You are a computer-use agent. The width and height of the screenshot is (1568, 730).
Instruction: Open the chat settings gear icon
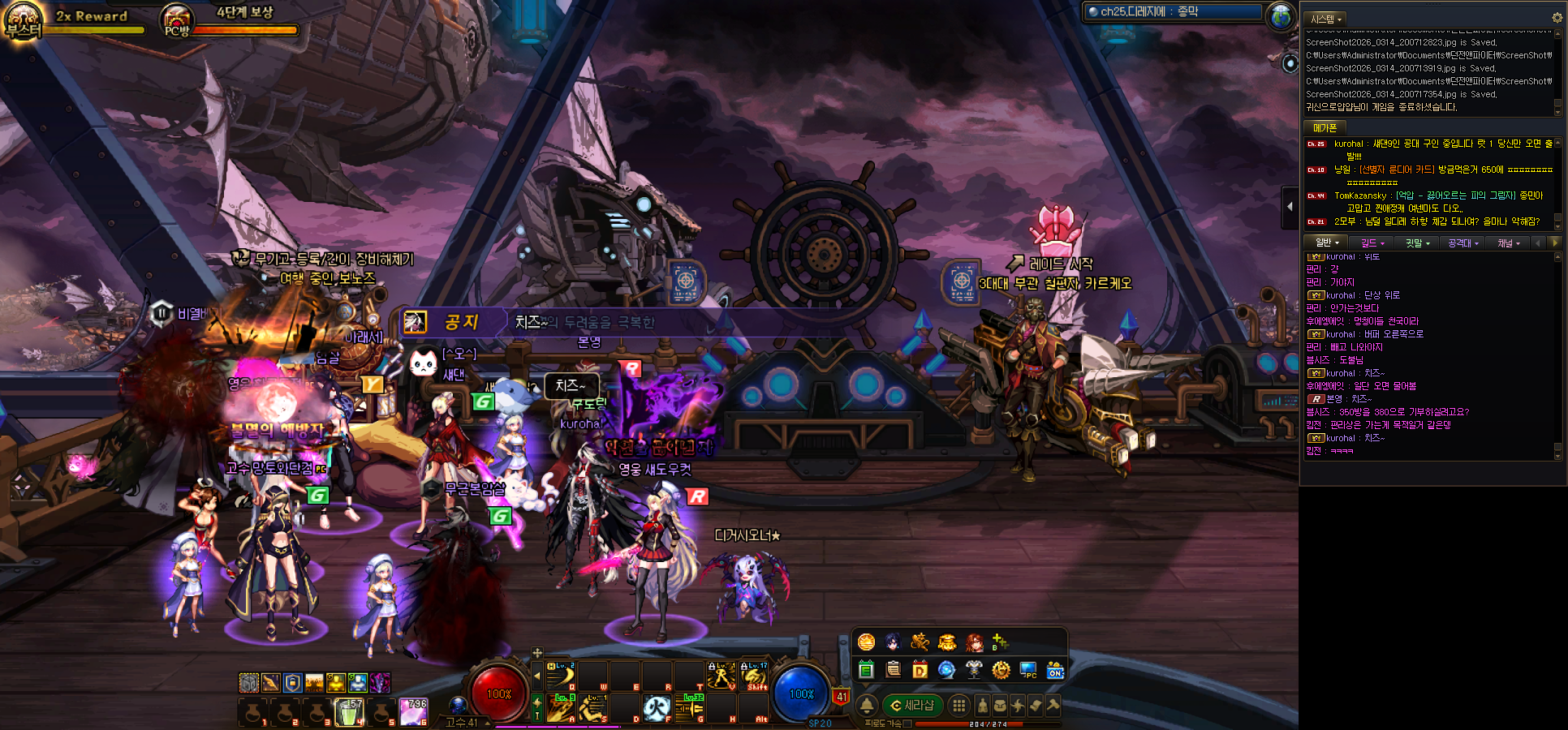[x=1557, y=18]
